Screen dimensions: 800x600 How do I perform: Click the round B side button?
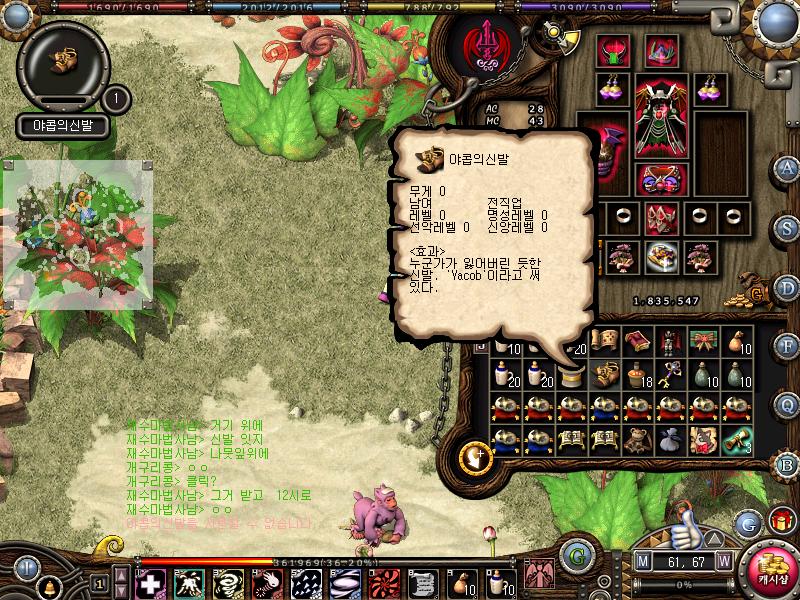[x=788, y=463]
